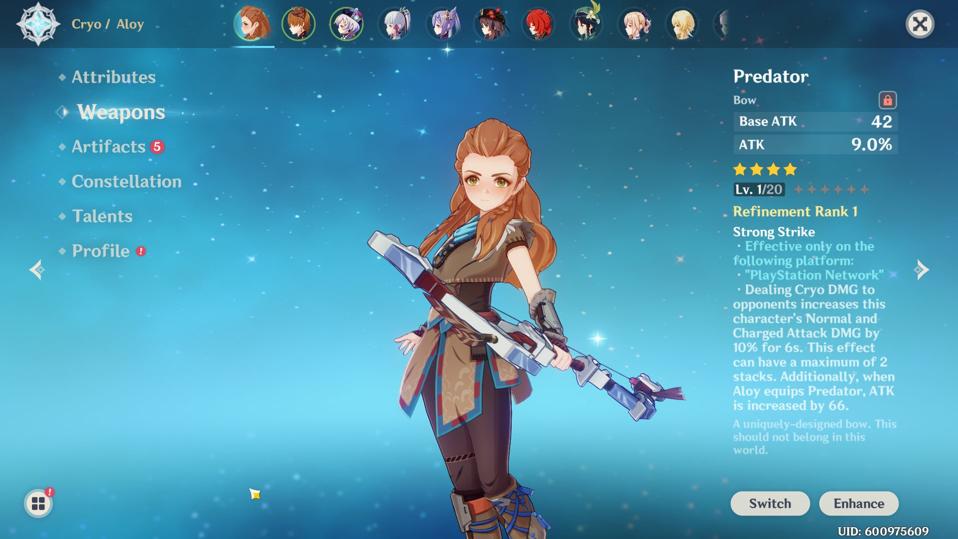Open the Attributes section
958x539 pixels.
(113, 77)
